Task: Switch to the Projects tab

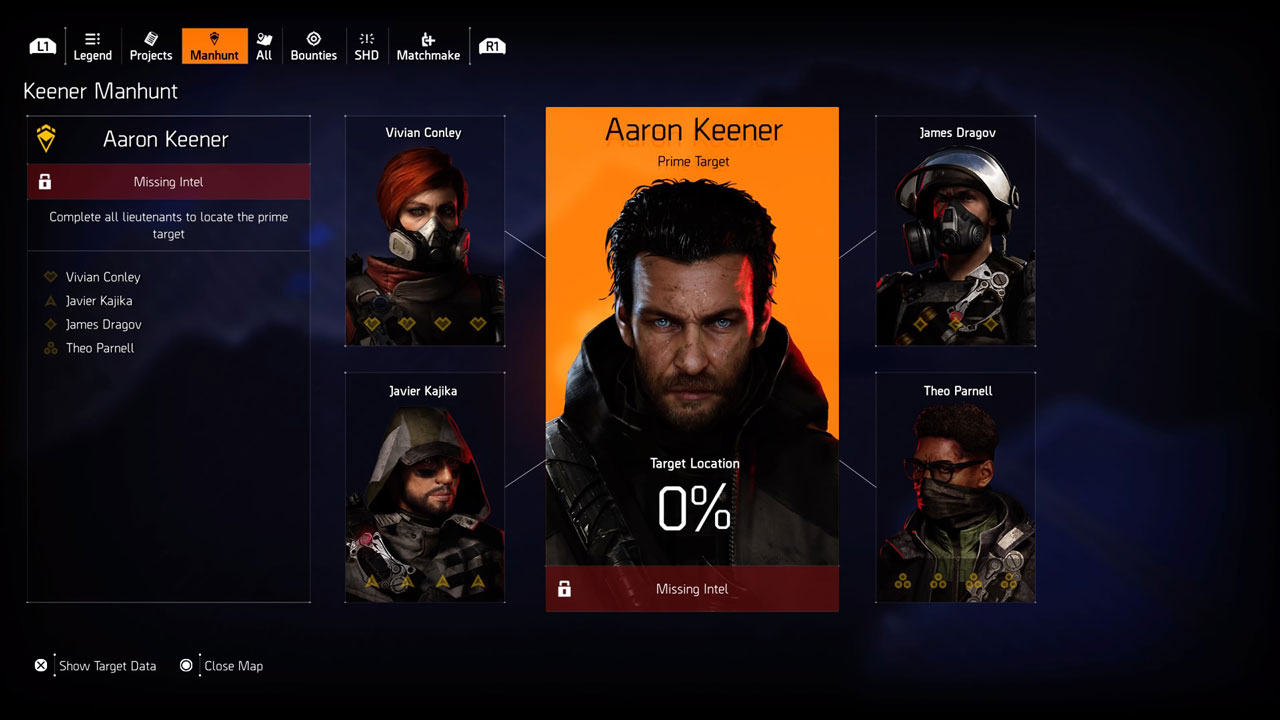Action: coord(151,46)
